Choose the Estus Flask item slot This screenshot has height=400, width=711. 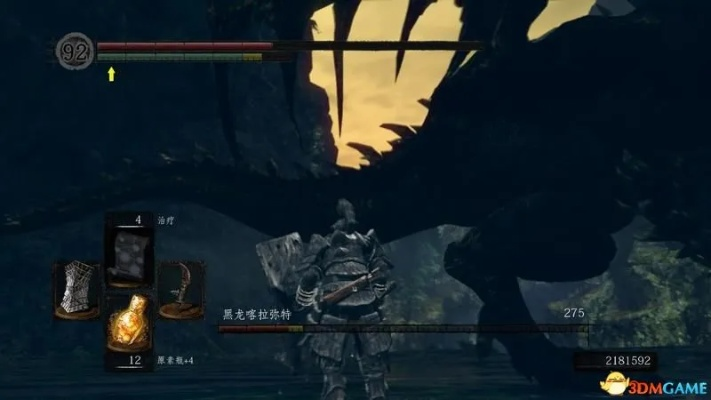pos(127,321)
